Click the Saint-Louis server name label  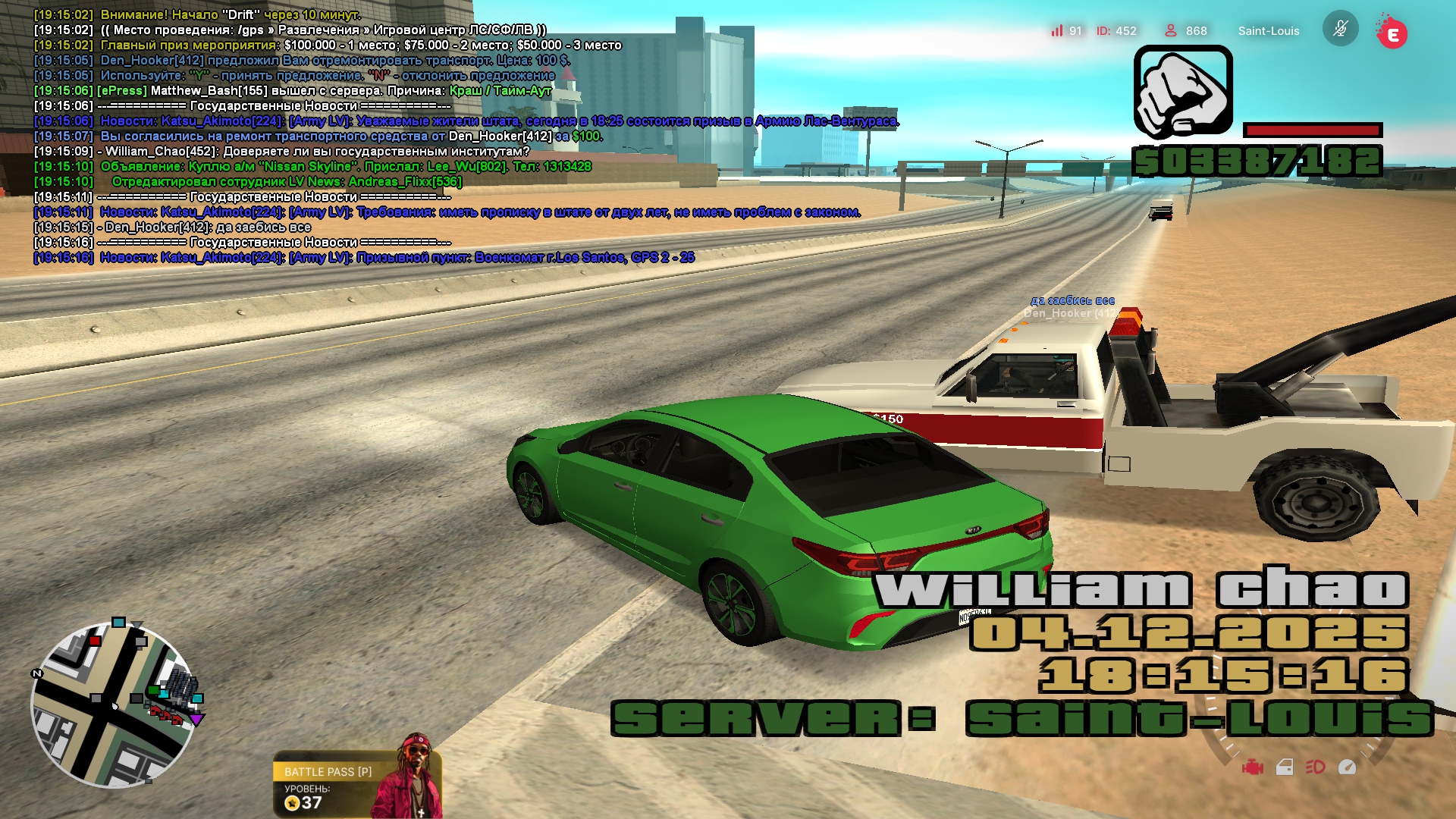(x=1268, y=31)
